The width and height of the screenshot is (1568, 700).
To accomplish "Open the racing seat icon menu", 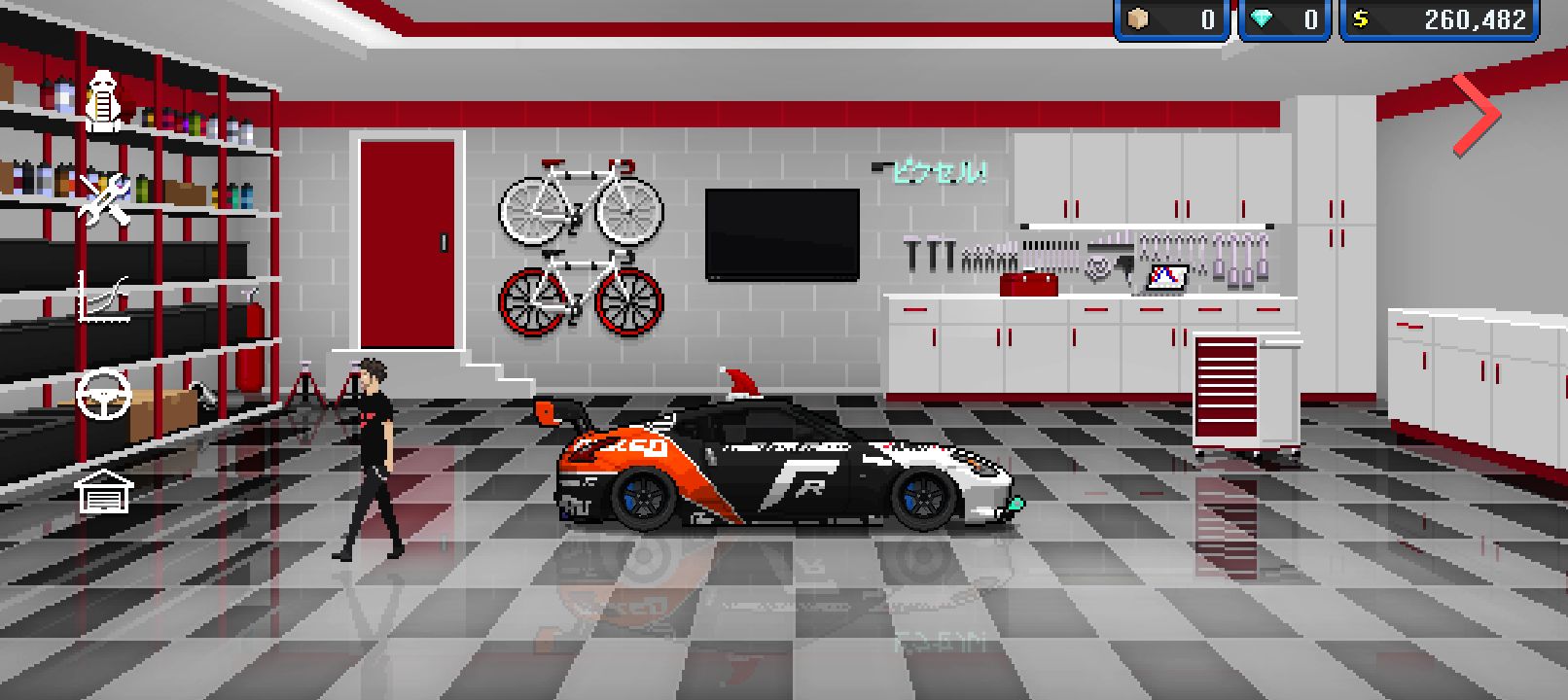I will 104,99.
